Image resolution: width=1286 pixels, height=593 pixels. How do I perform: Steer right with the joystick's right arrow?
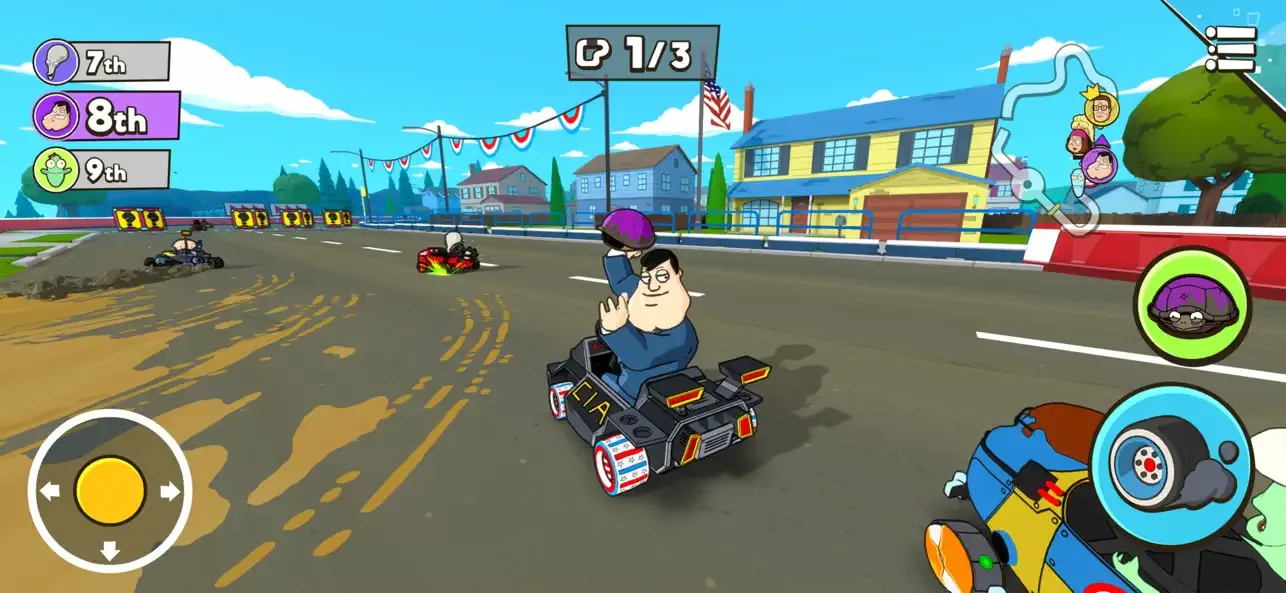tap(170, 491)
